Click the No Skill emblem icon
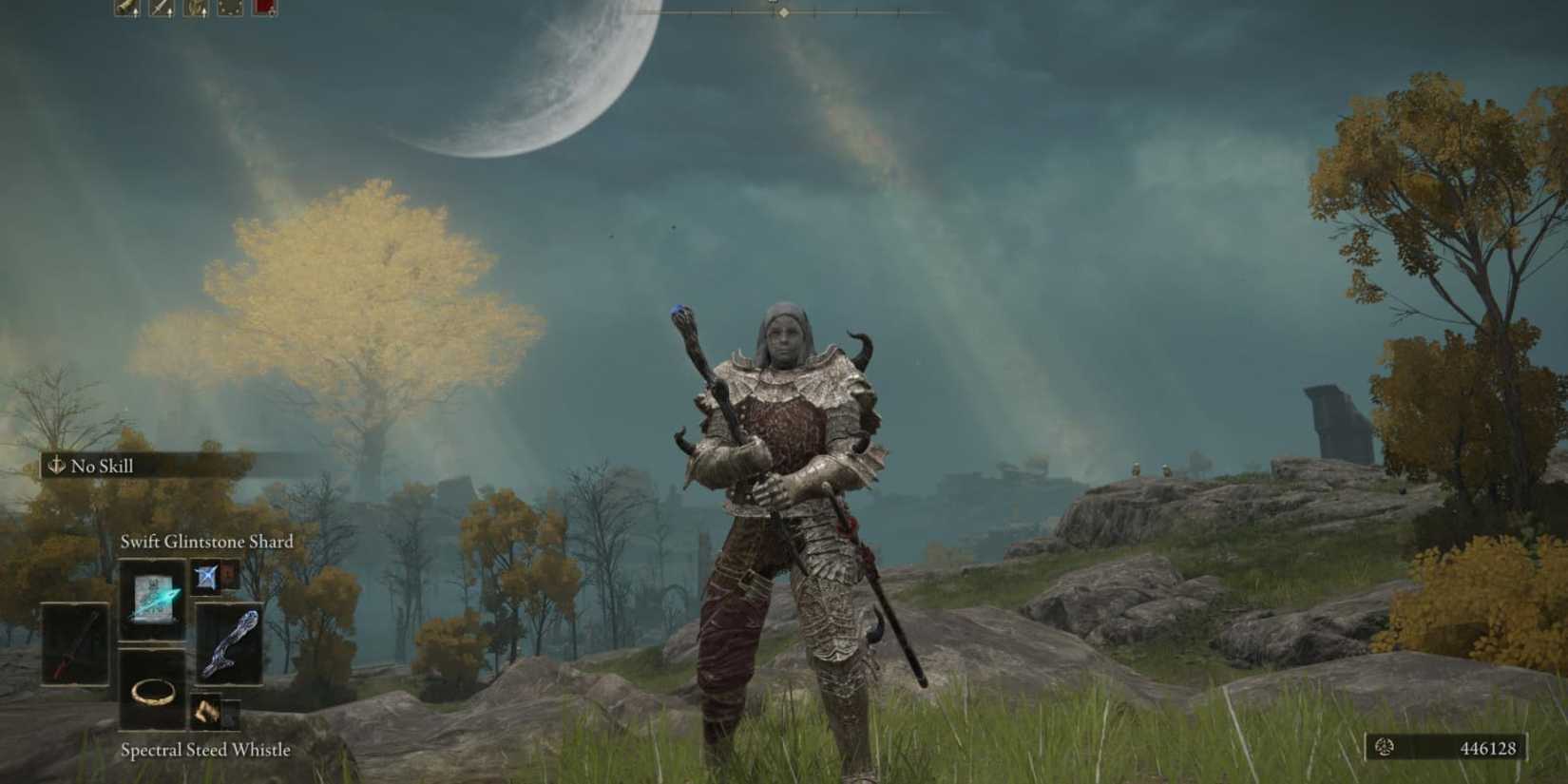Image resolution: width=1568 pixels, height=784 pixels. pyautogui.click(x=55, y=467)
